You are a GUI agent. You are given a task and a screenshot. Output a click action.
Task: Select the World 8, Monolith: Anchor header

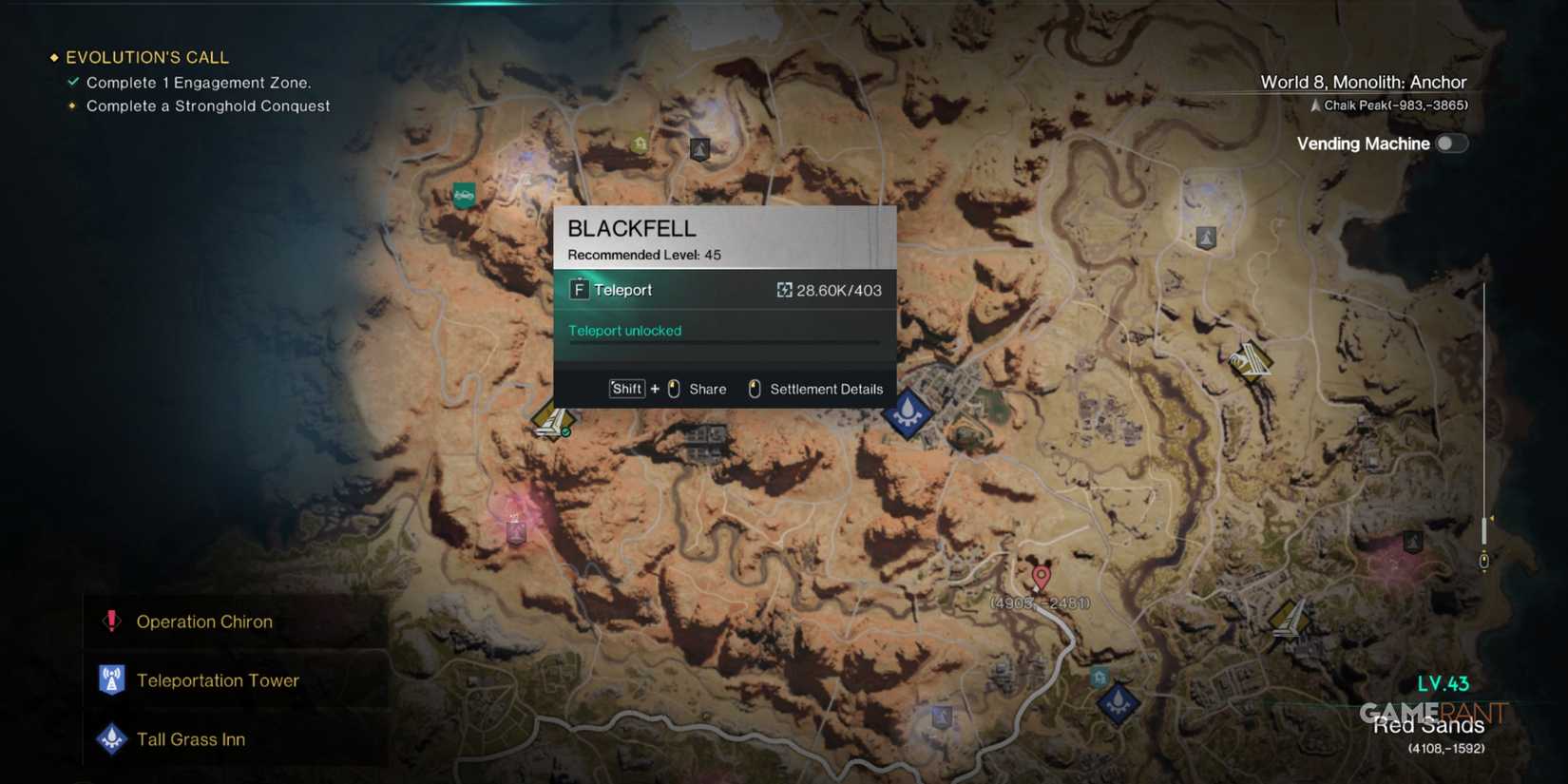click(x=1363, y=83)
